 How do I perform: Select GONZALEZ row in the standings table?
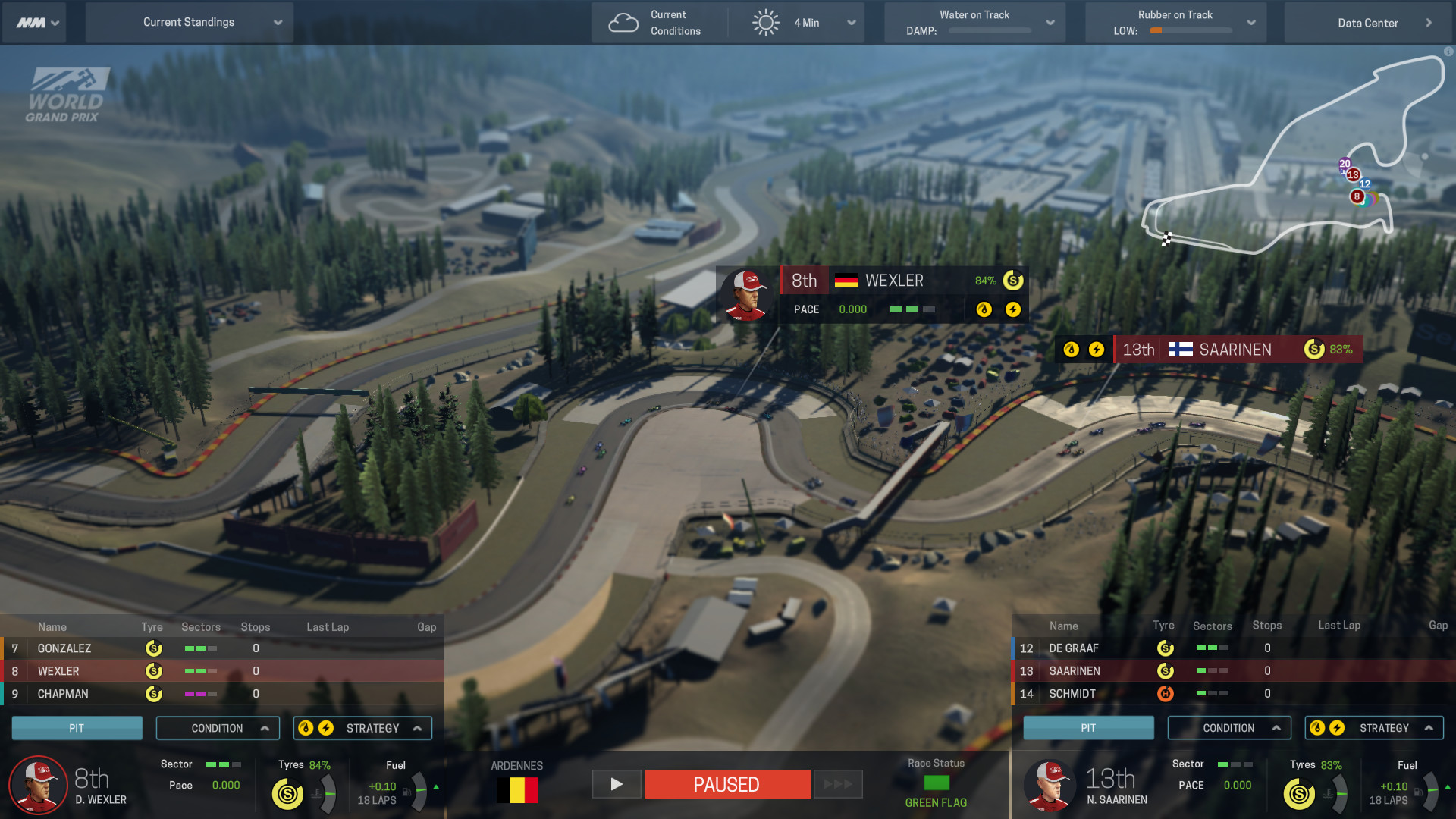coord(64,648)
